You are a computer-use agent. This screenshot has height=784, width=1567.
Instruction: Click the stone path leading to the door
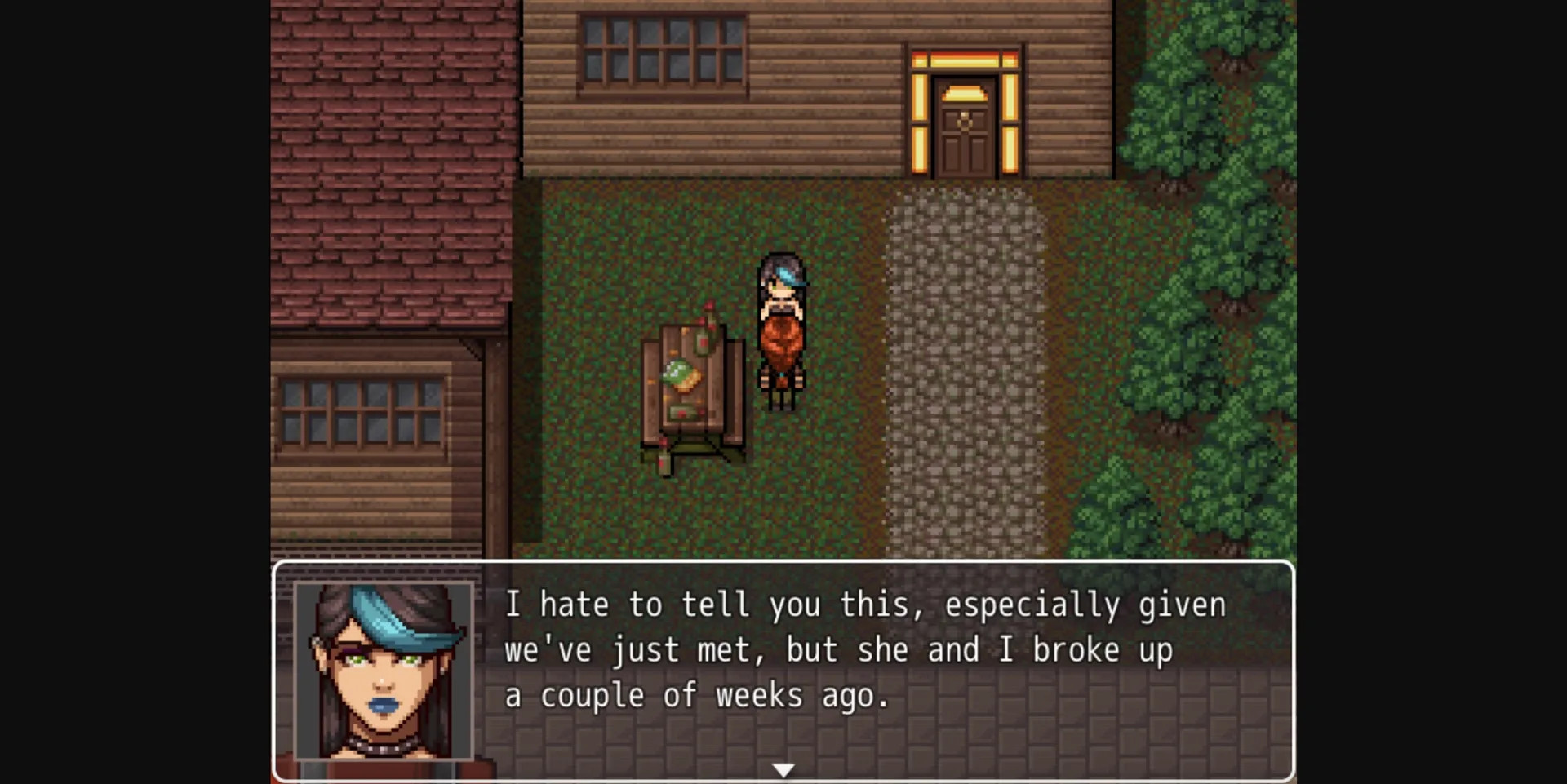(x=967, y=367)
